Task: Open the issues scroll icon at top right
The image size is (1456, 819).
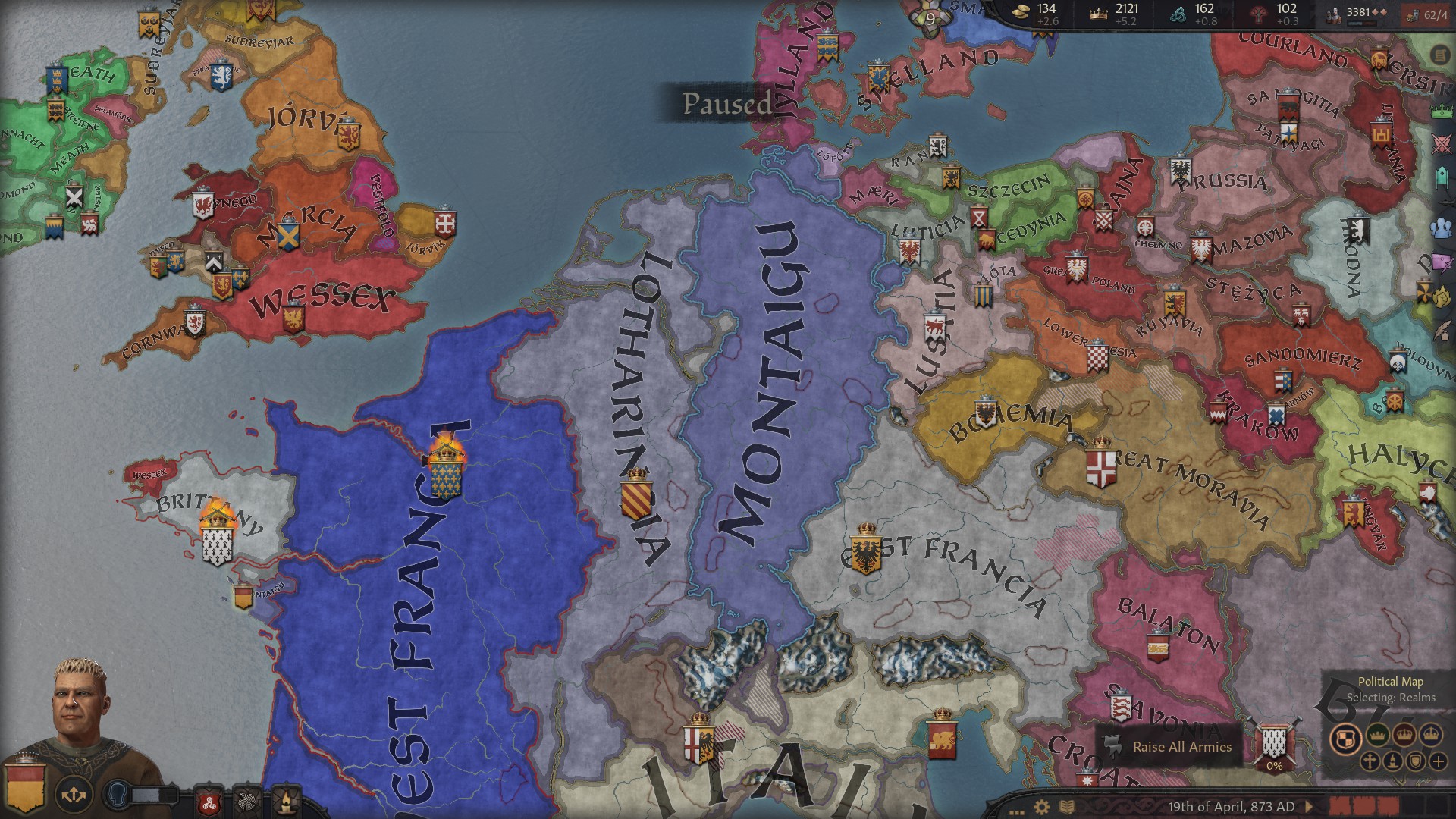Action: pos(1439,55)
